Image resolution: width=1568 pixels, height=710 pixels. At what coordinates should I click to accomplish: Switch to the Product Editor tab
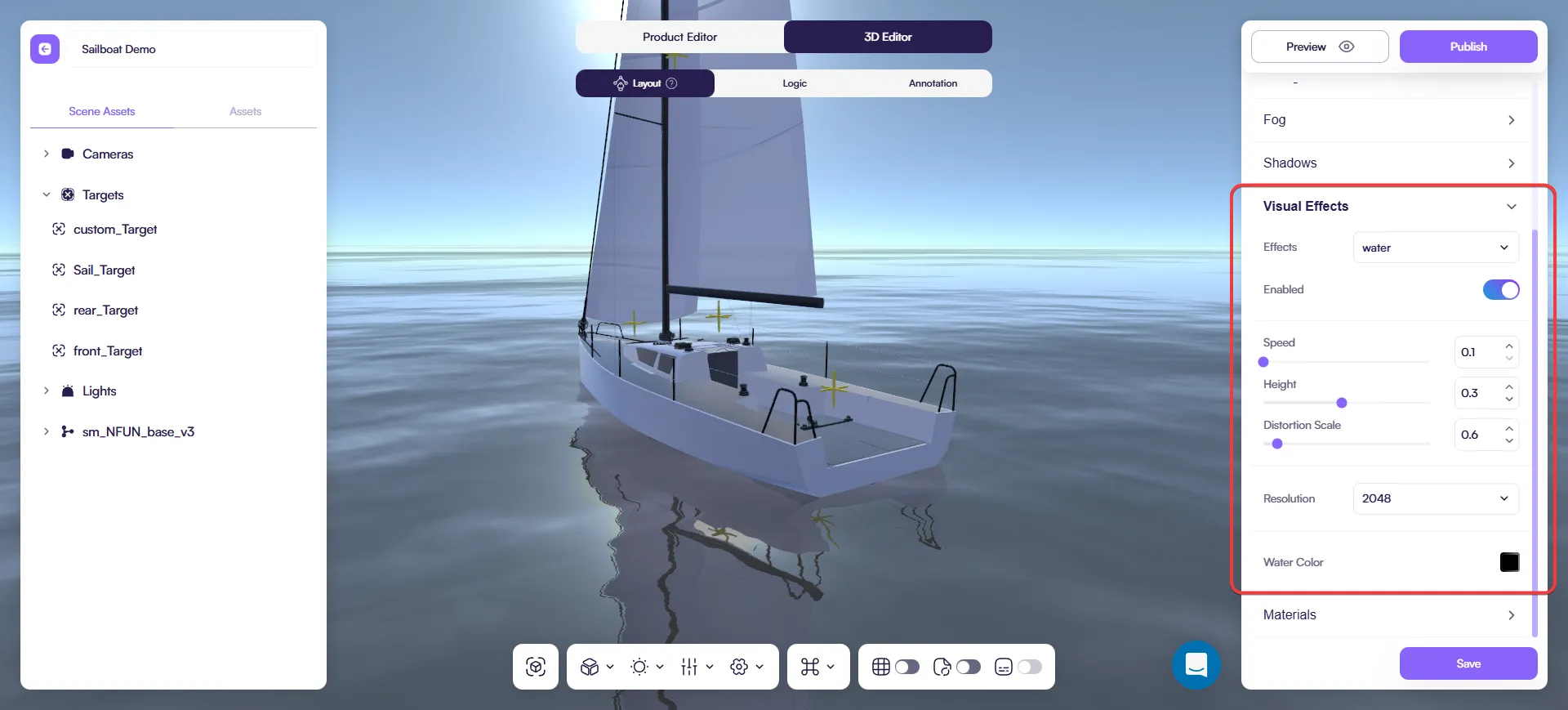click(679, 37)
